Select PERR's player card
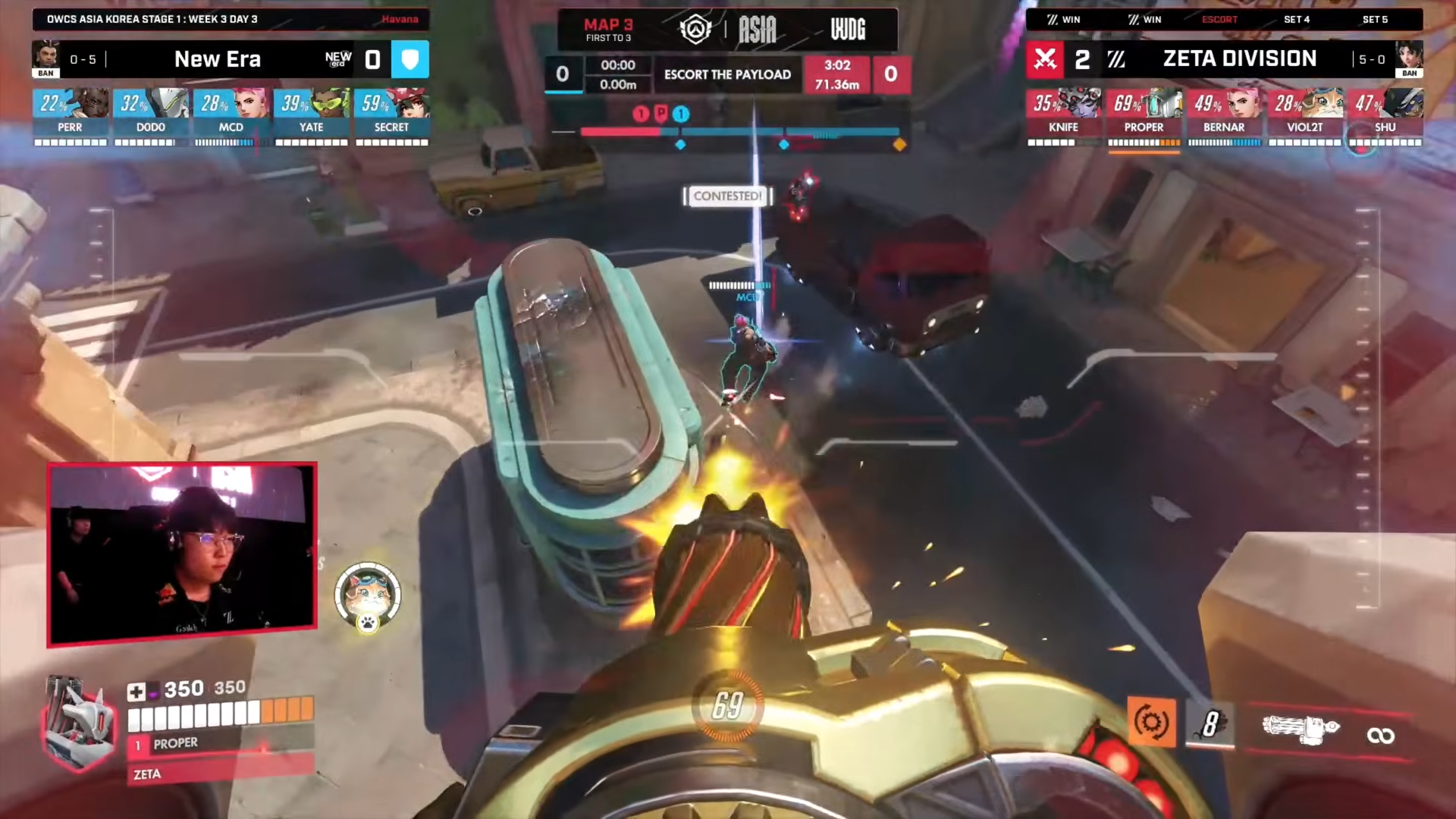 click(x=70, y=116)
